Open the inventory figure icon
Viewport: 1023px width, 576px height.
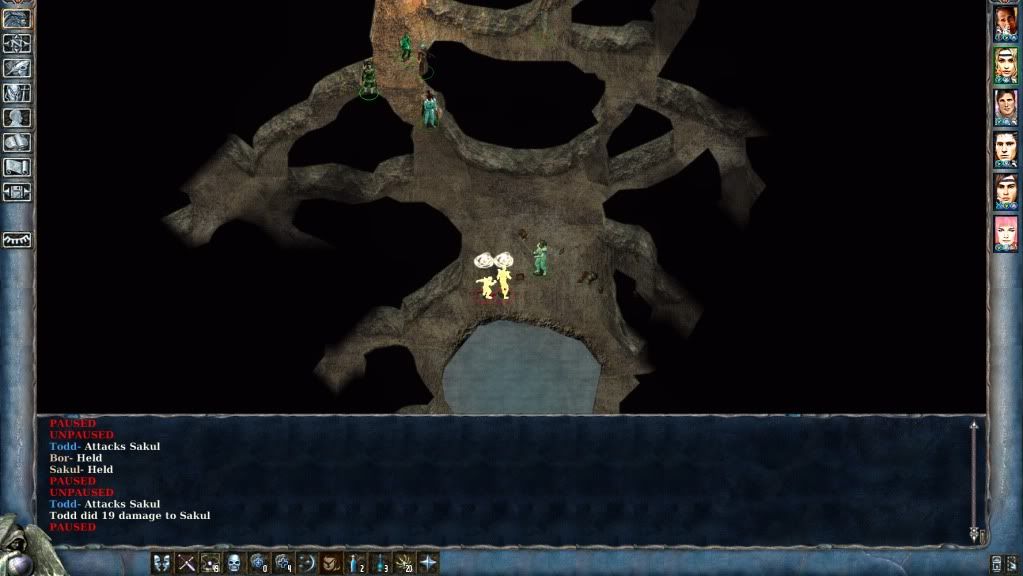pos(17,92)
